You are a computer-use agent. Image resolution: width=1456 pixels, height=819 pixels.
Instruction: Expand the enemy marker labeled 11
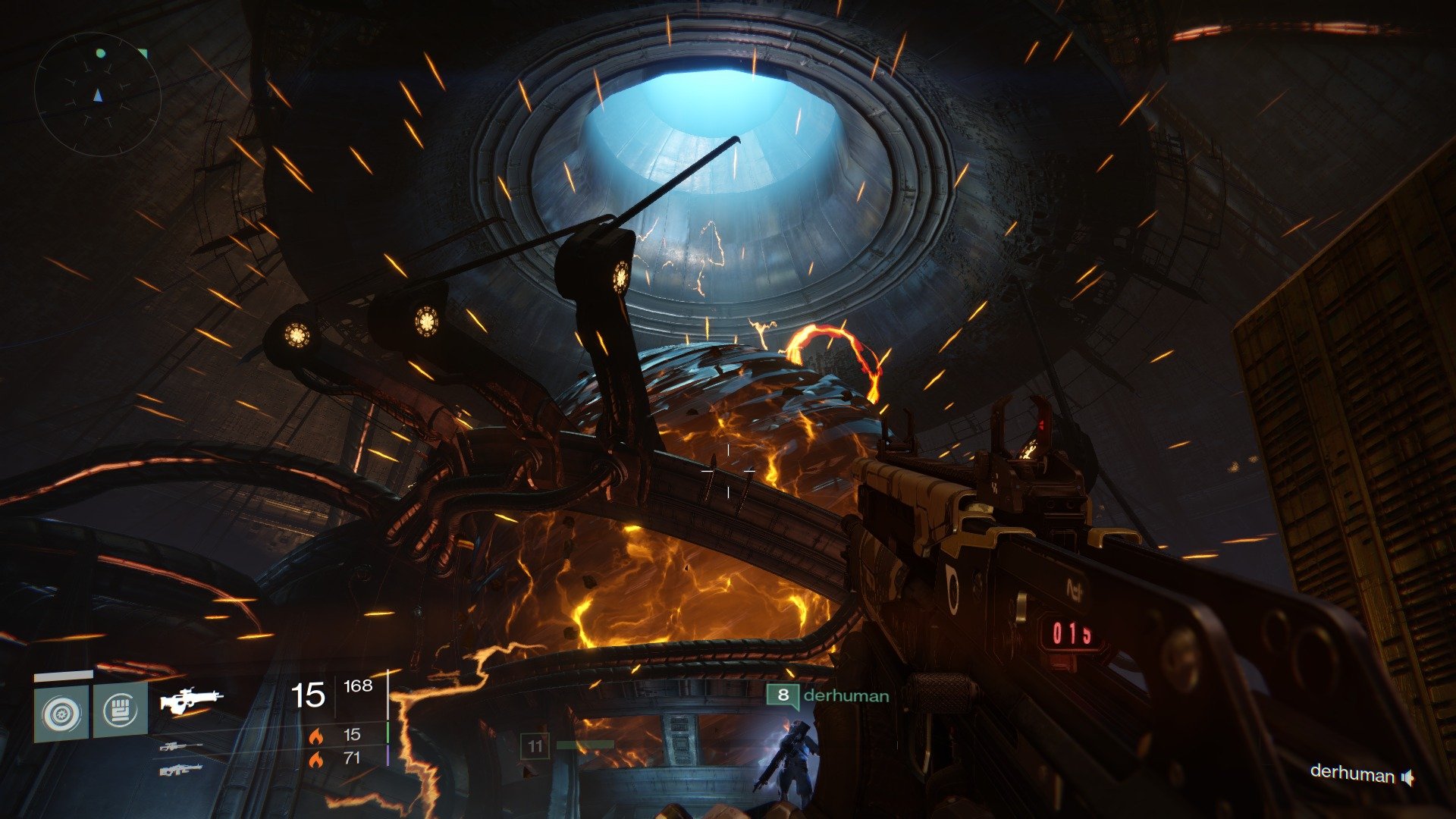[x=535, y=745]
